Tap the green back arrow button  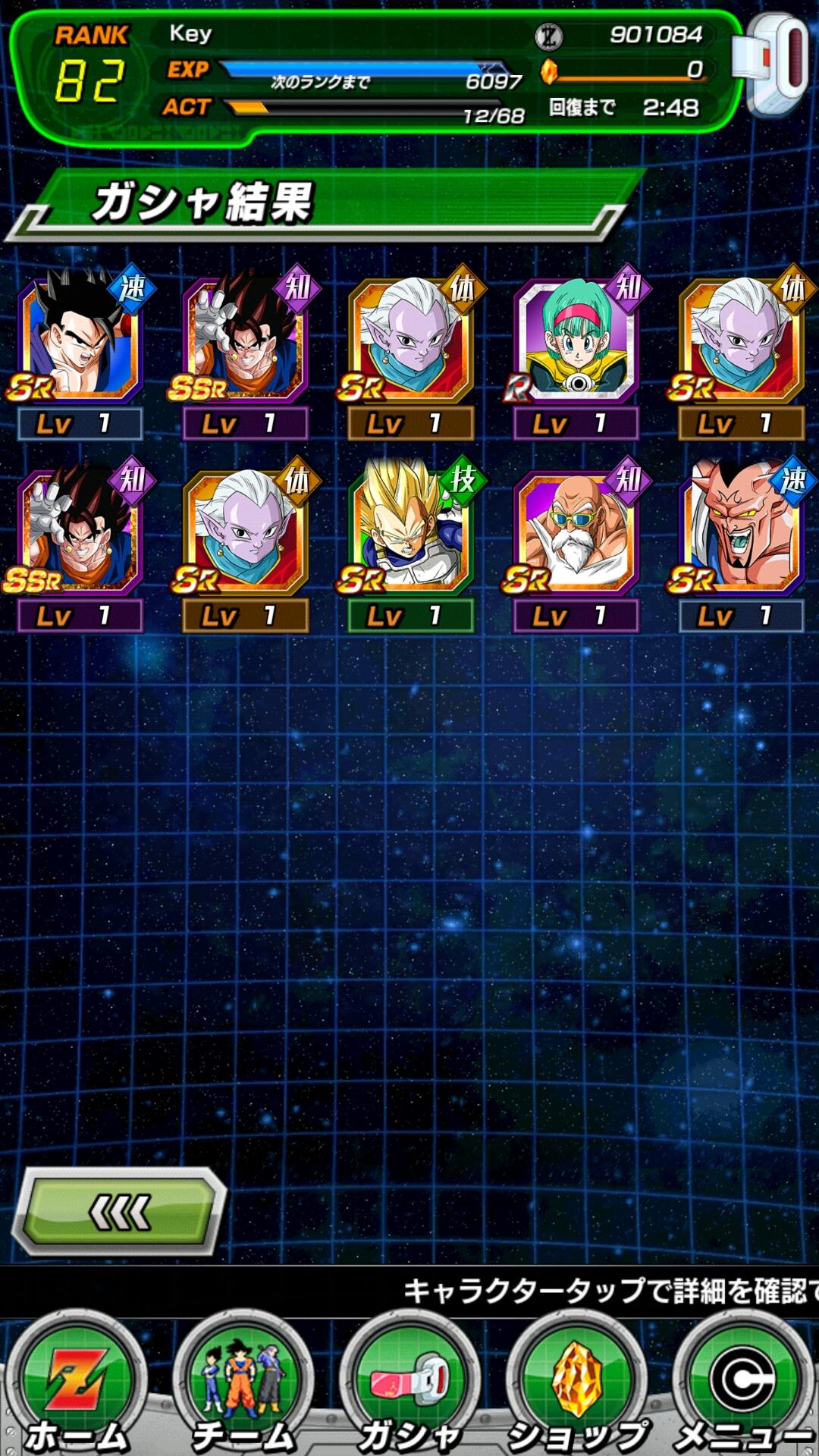point(121,1212)
